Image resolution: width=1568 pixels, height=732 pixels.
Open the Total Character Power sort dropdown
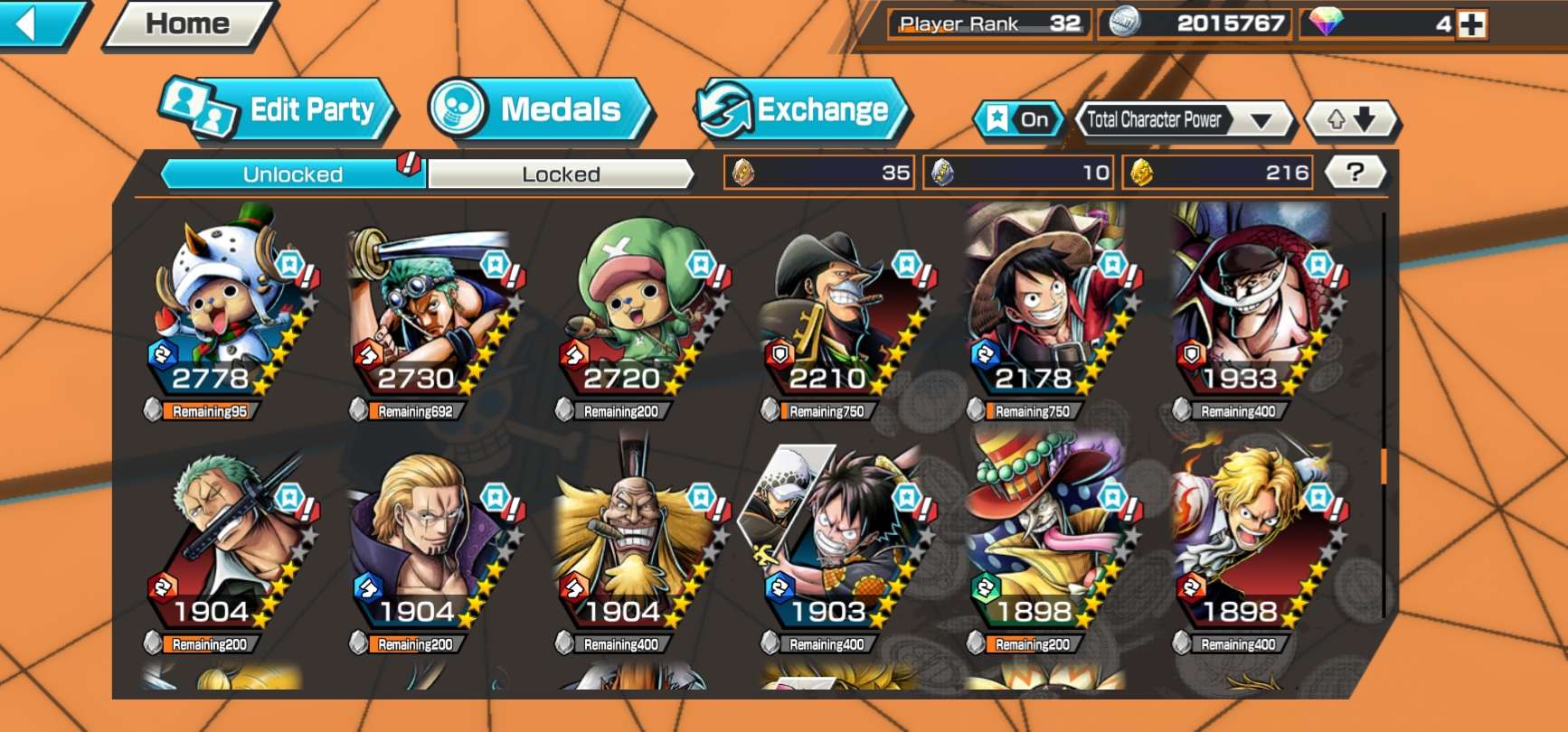(x=1183, y=119)
